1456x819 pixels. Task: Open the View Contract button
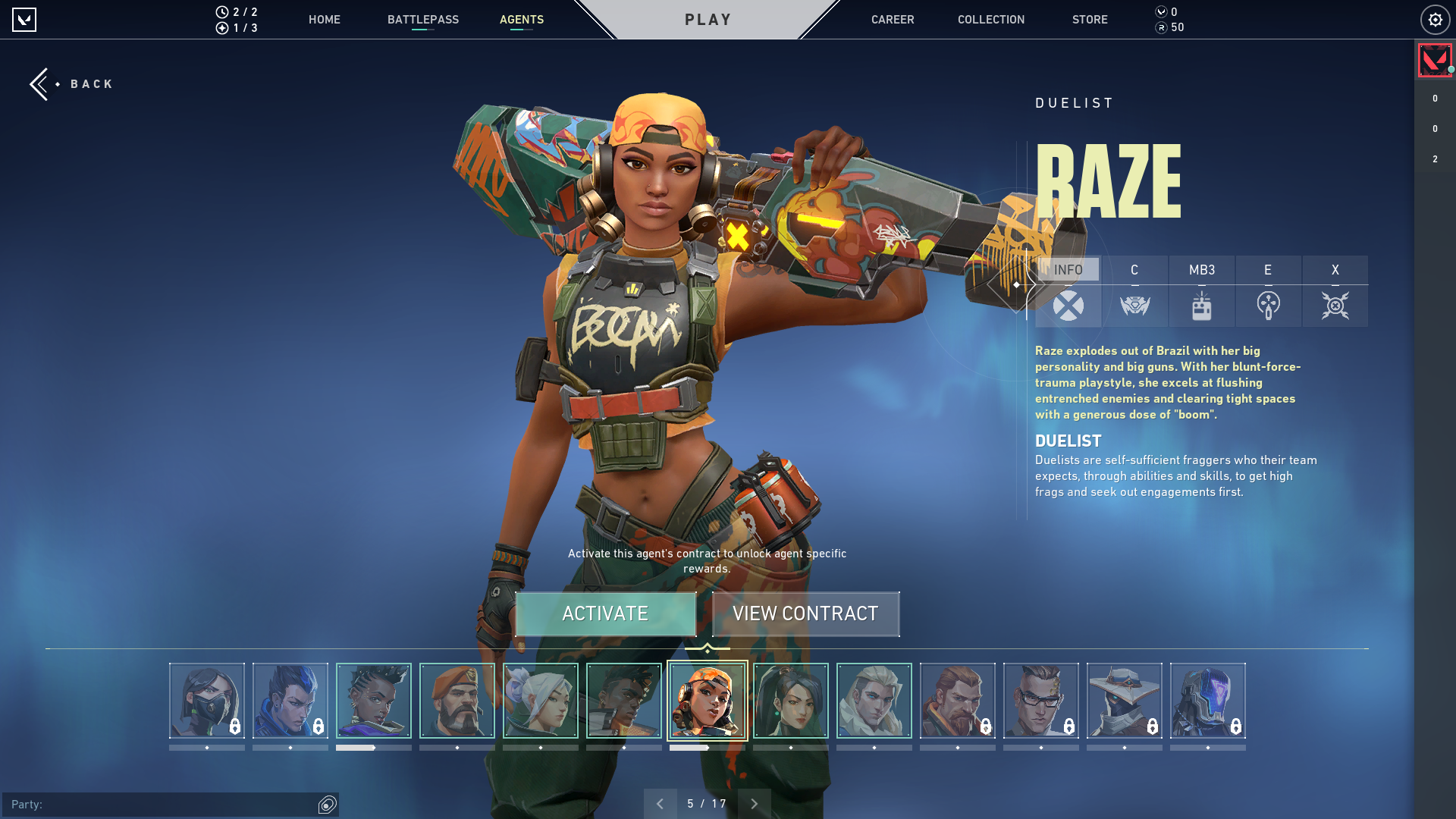tap(805, 613)
